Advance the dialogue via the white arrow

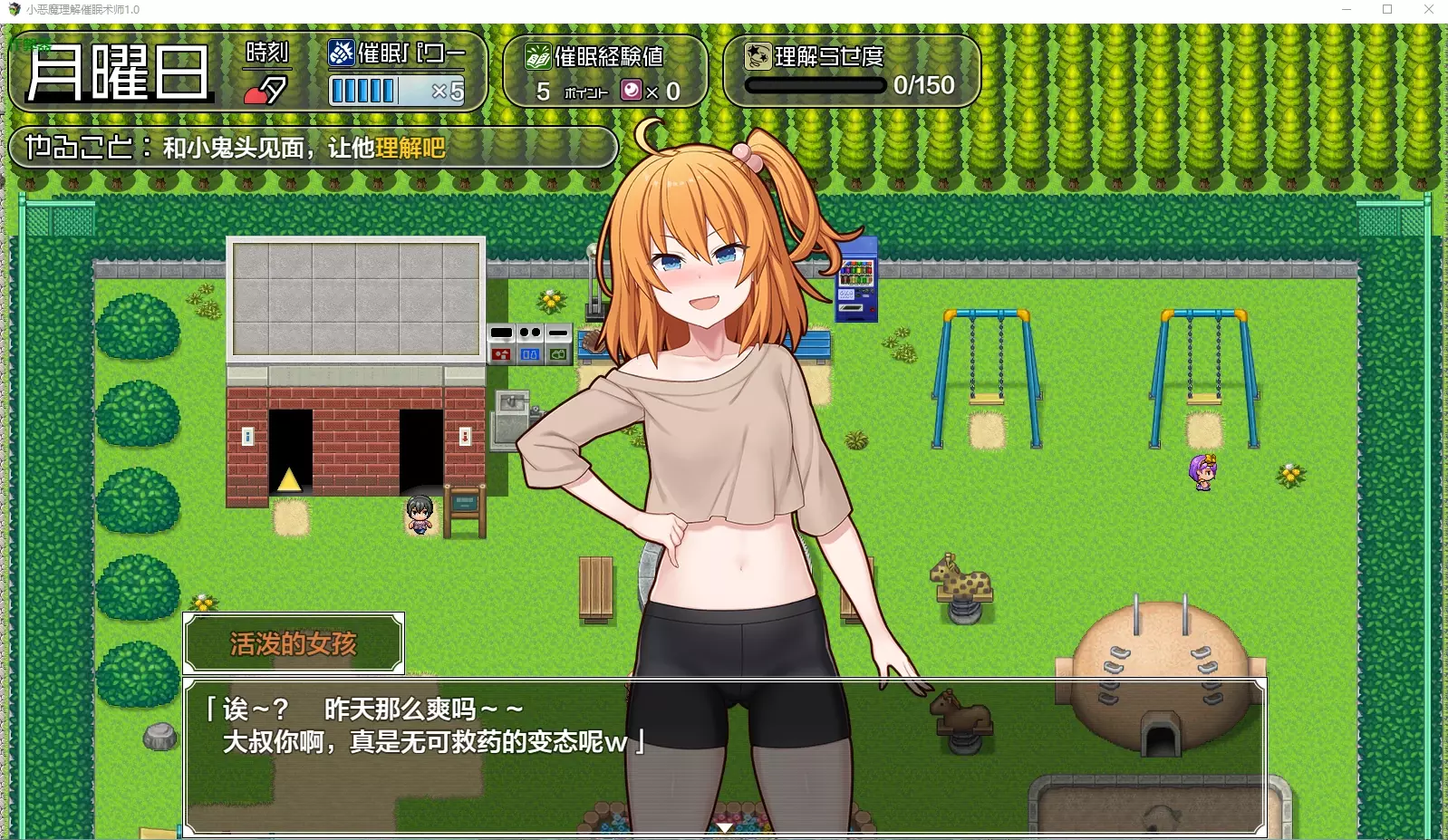pyautogui.click(x=724, y=827)
